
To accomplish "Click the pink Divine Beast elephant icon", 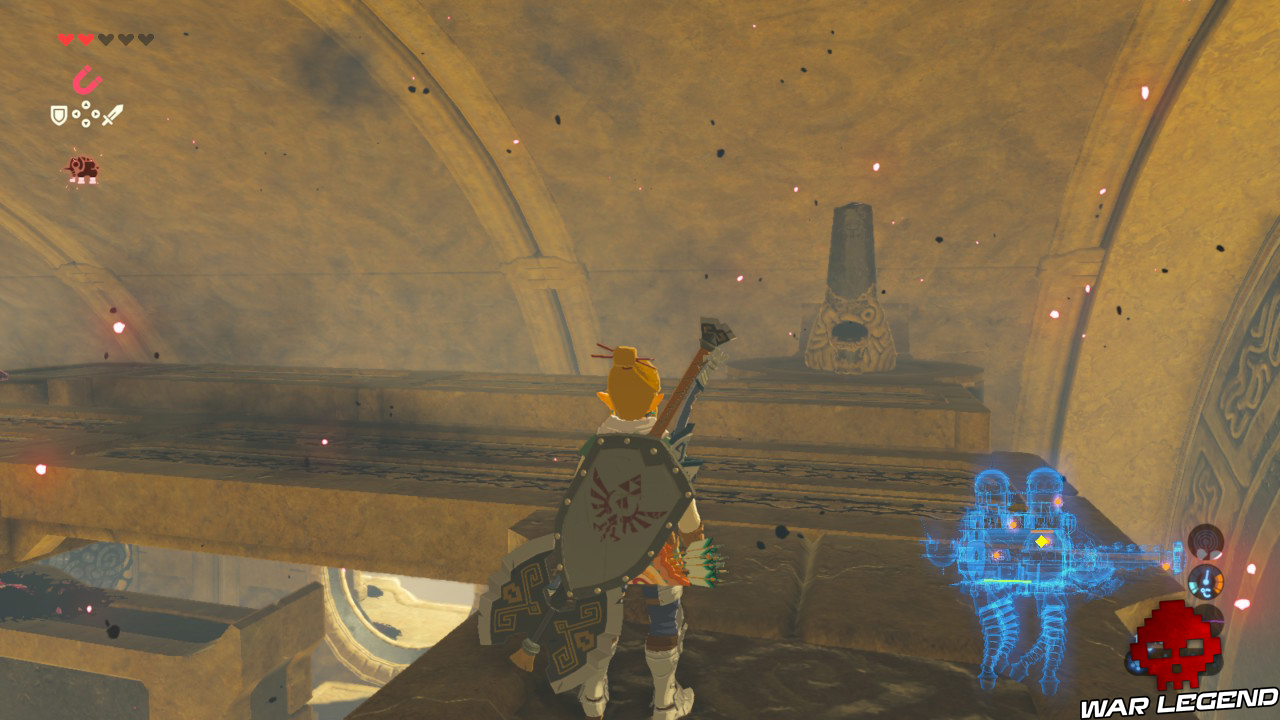I will pyautogui.click(x=84, y=168).
